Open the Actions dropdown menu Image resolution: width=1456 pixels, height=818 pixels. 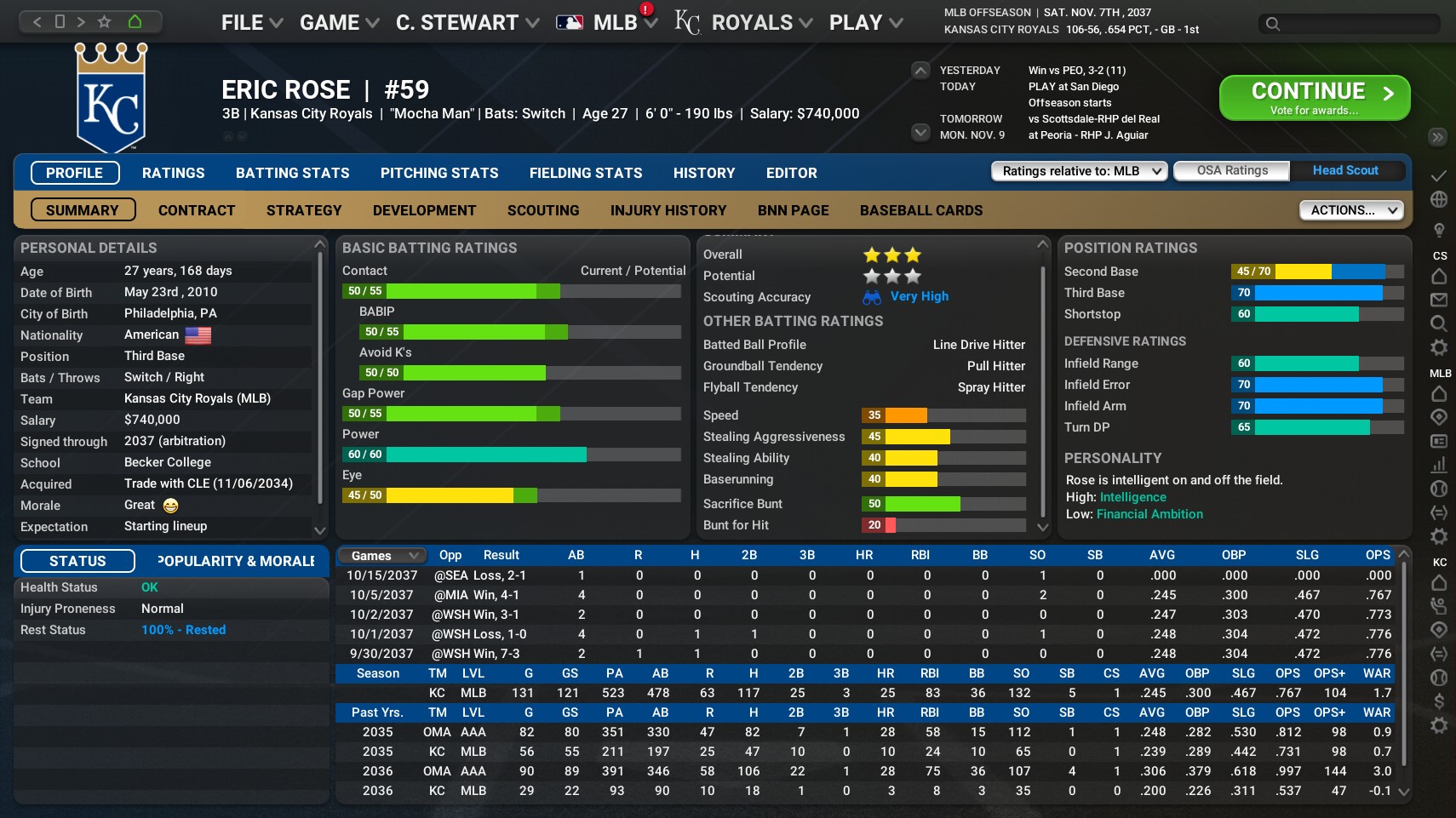coord(1351,210)
